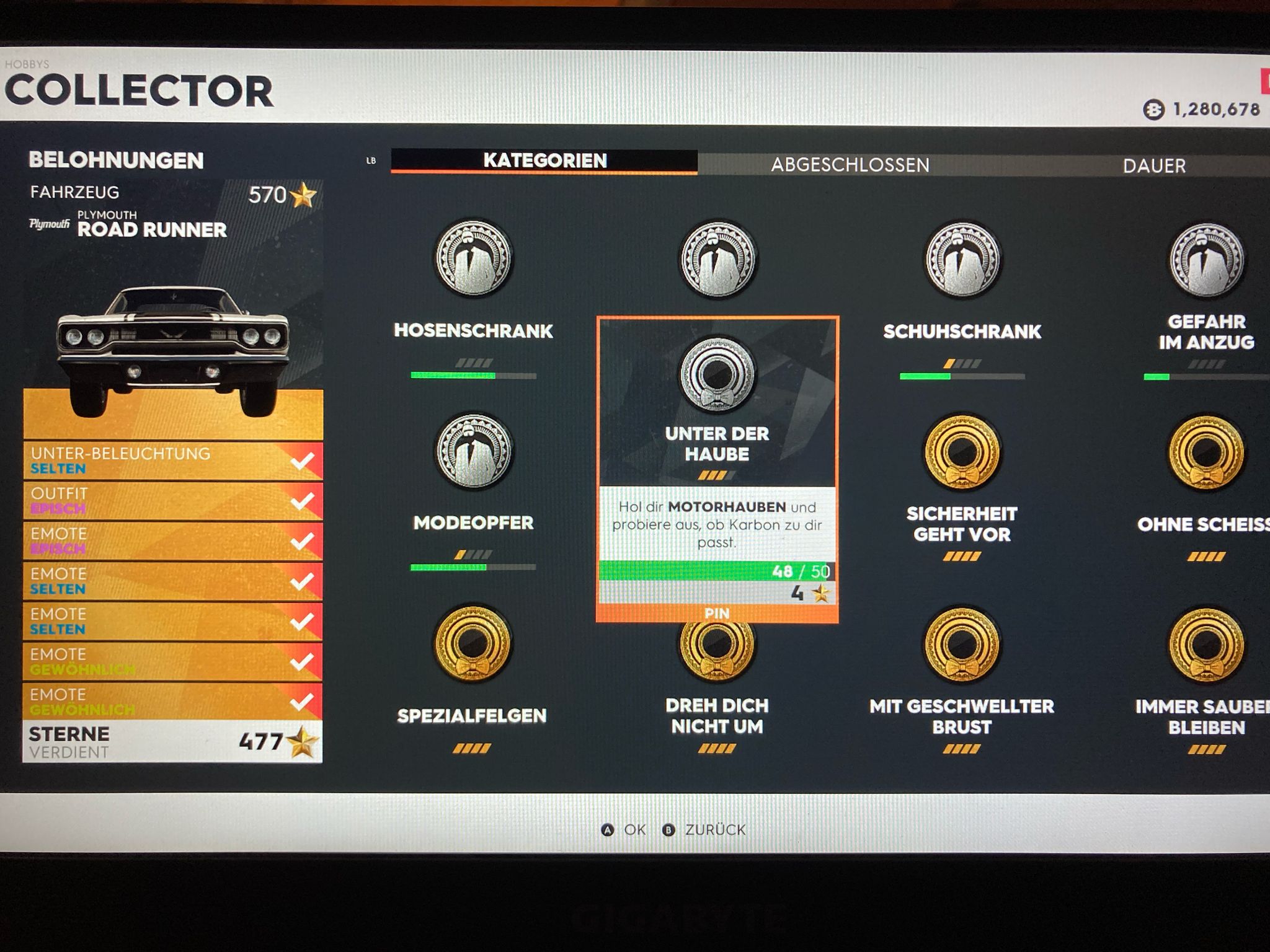1270x952 pixels.
Task: Select the Unter-Beleuchtung reward row
Action: pyautogui.click(x=172, y=461)
